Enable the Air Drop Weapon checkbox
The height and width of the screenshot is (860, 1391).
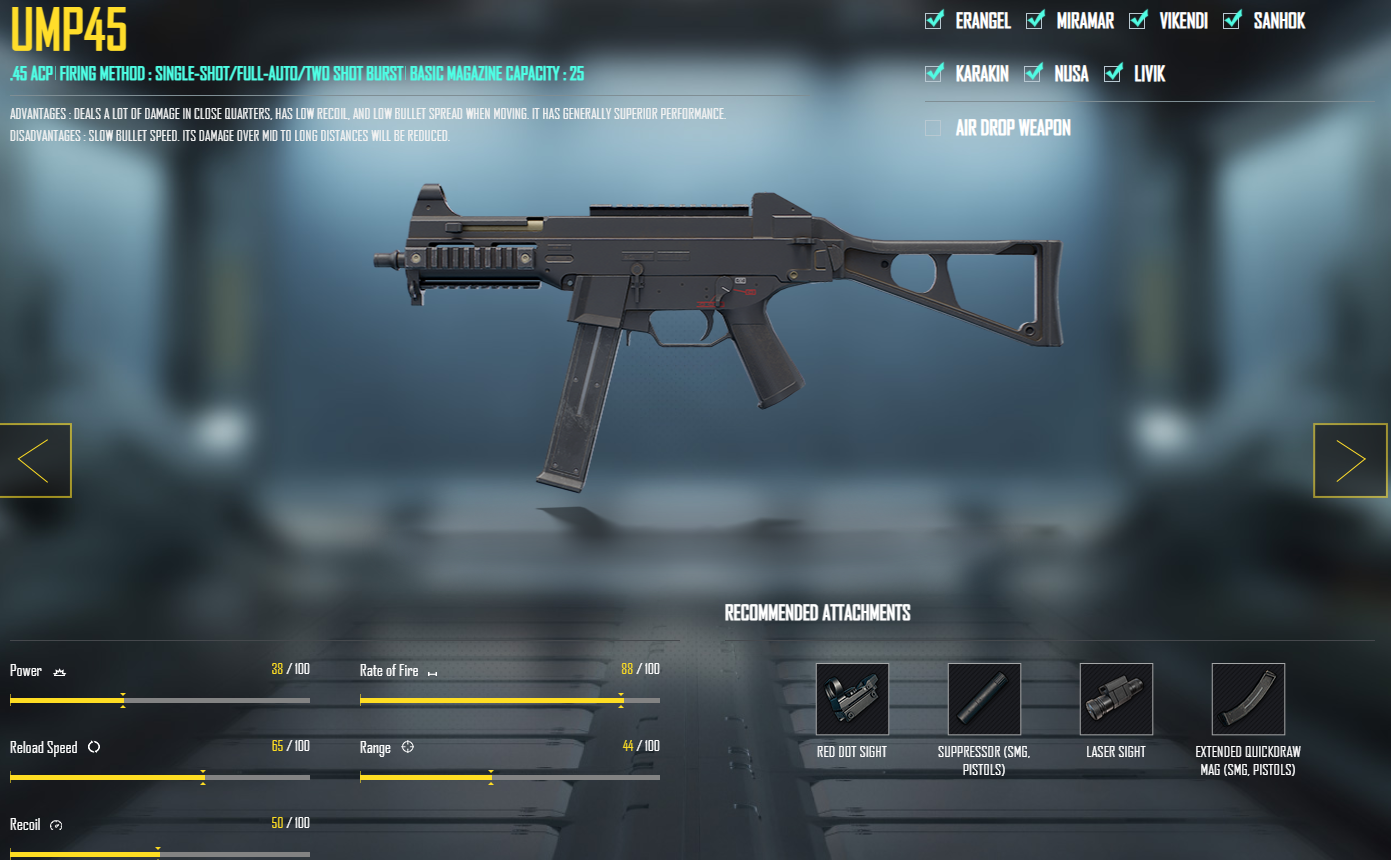pyautogui.click(x=934, y=128)
